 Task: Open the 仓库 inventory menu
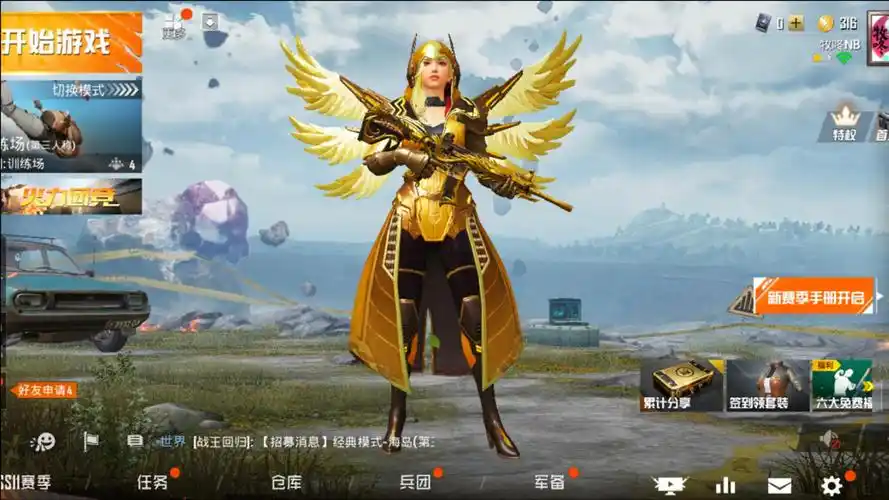coord(286,482)
